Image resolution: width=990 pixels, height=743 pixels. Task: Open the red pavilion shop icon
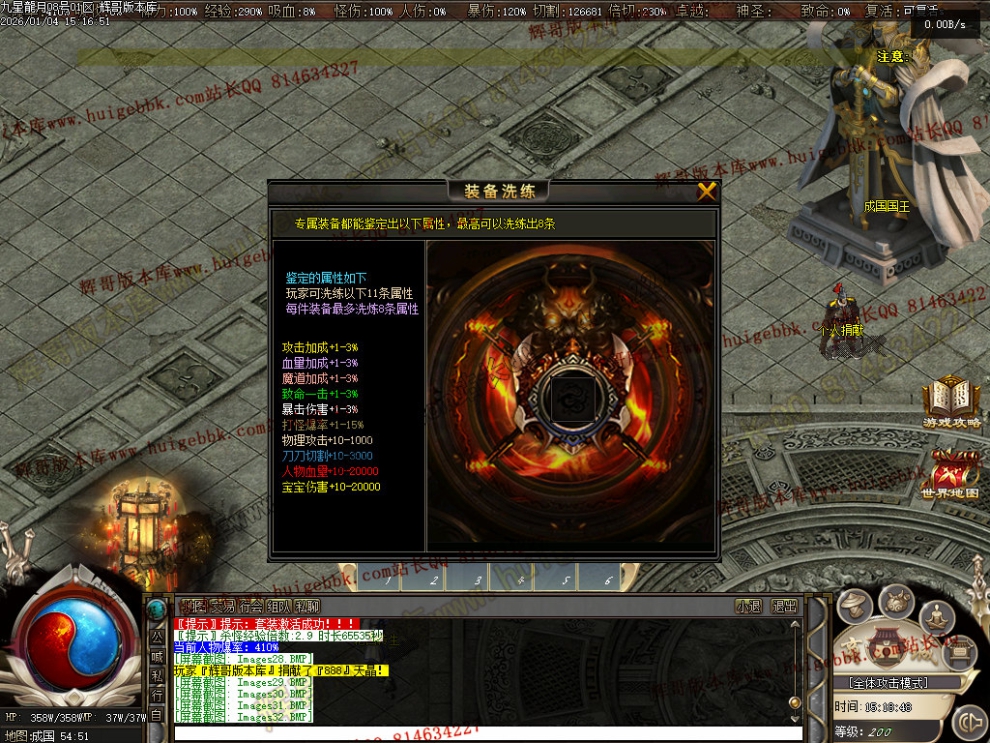tap(887, 647)
